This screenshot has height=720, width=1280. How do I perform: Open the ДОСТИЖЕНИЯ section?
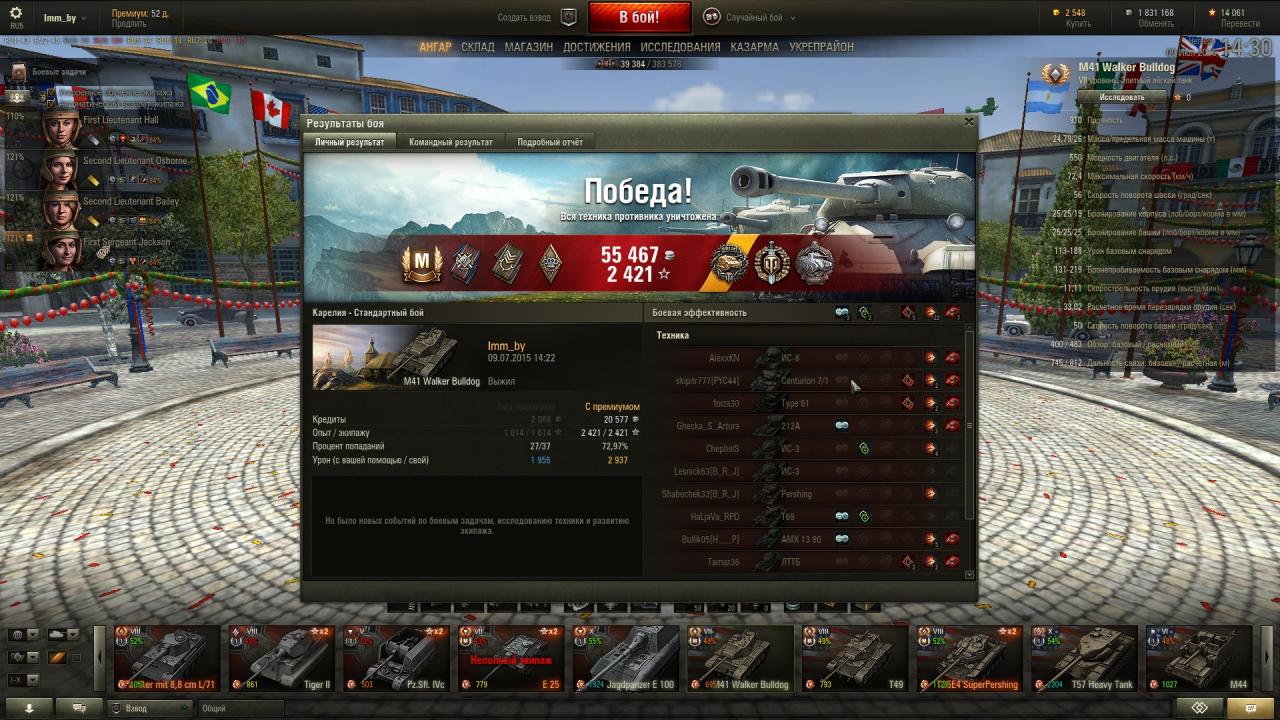click(596, 47)
